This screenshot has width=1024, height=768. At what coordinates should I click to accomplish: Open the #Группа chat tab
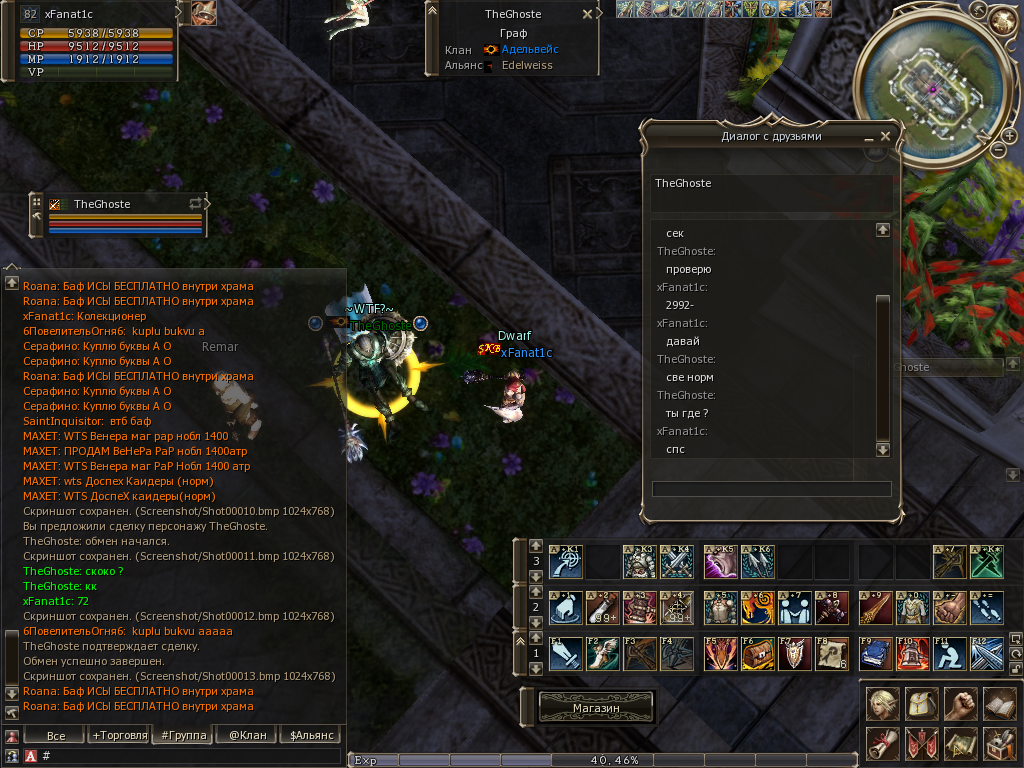(182, 735)
